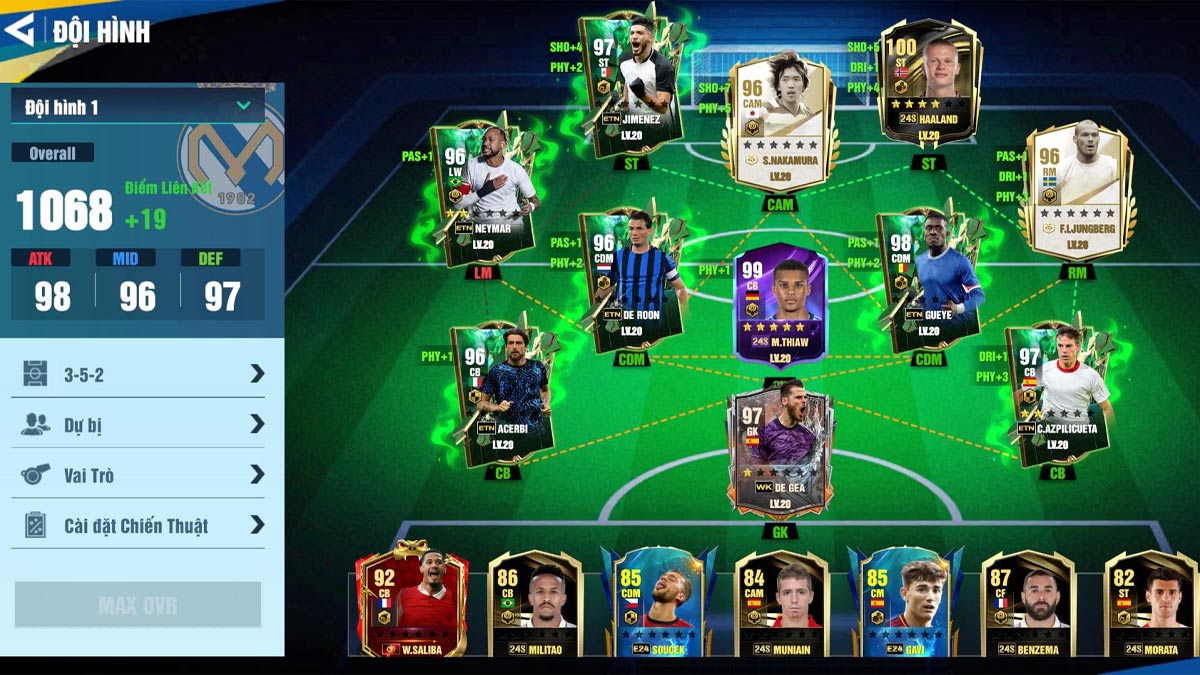
Task: Choose the purple M.Thiaw card
Action: (780, 305)
